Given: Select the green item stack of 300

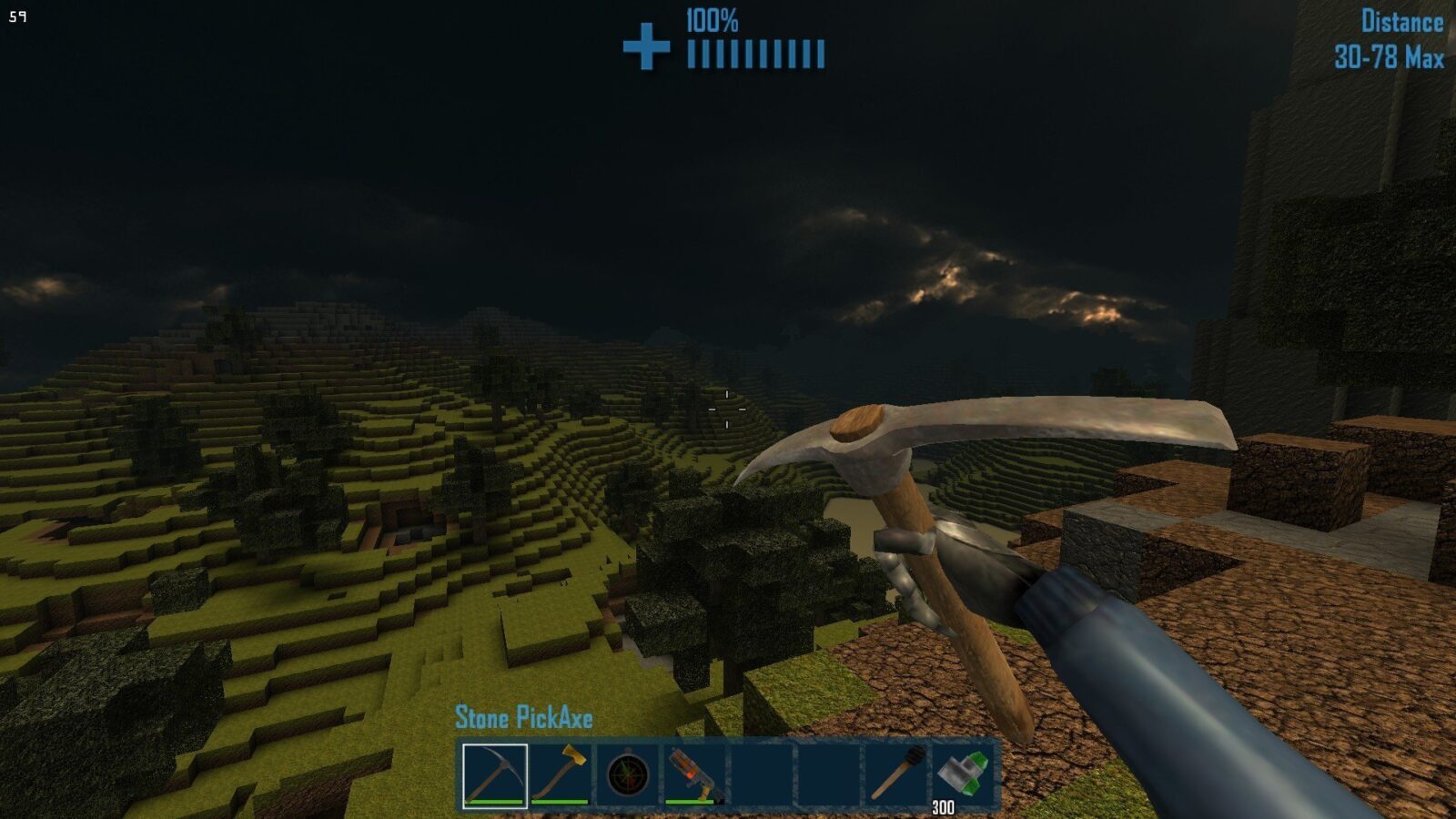Looking at the screenshot, I should [963, 775].
